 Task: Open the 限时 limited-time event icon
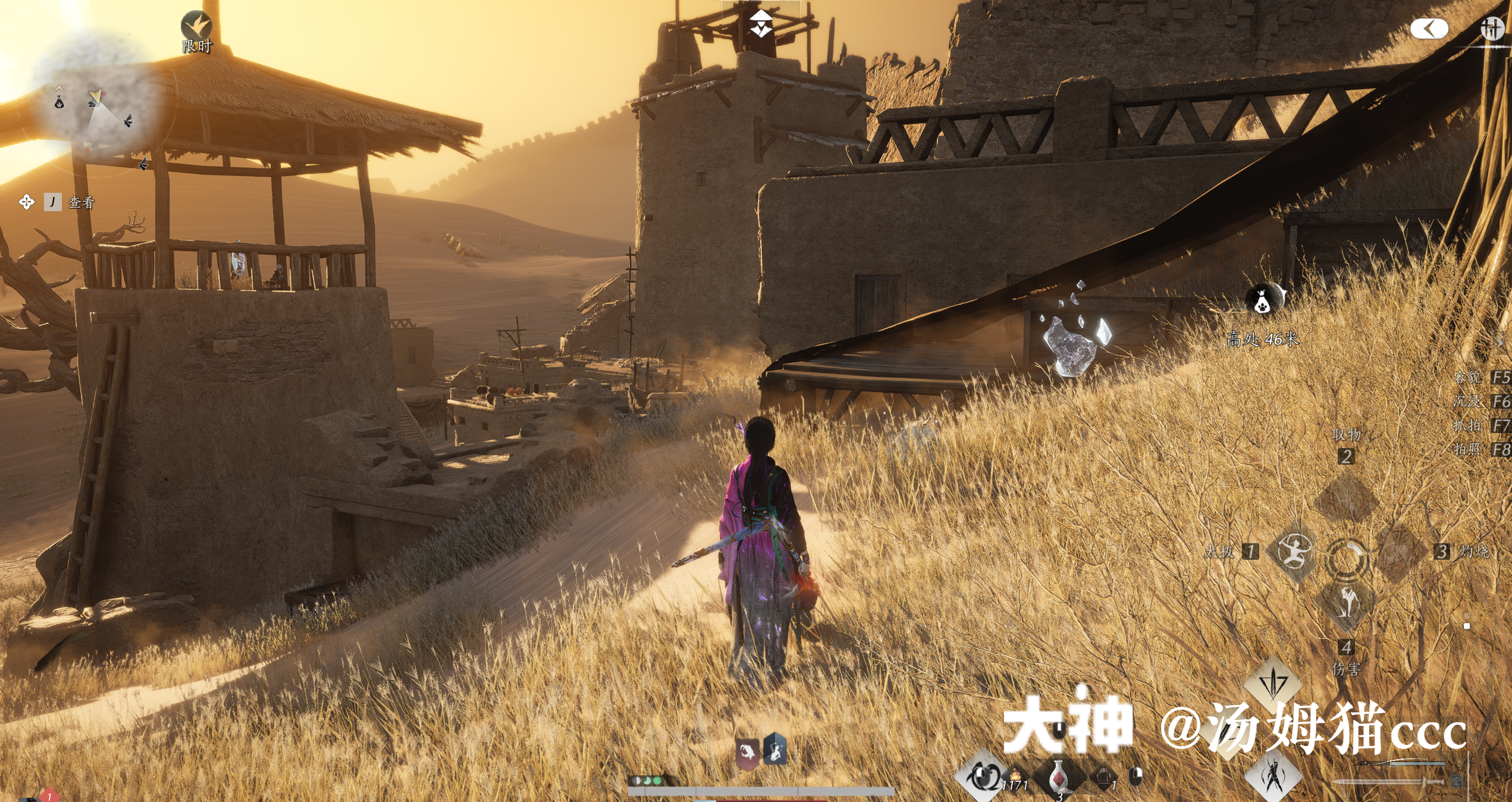[x=197, y=27]
